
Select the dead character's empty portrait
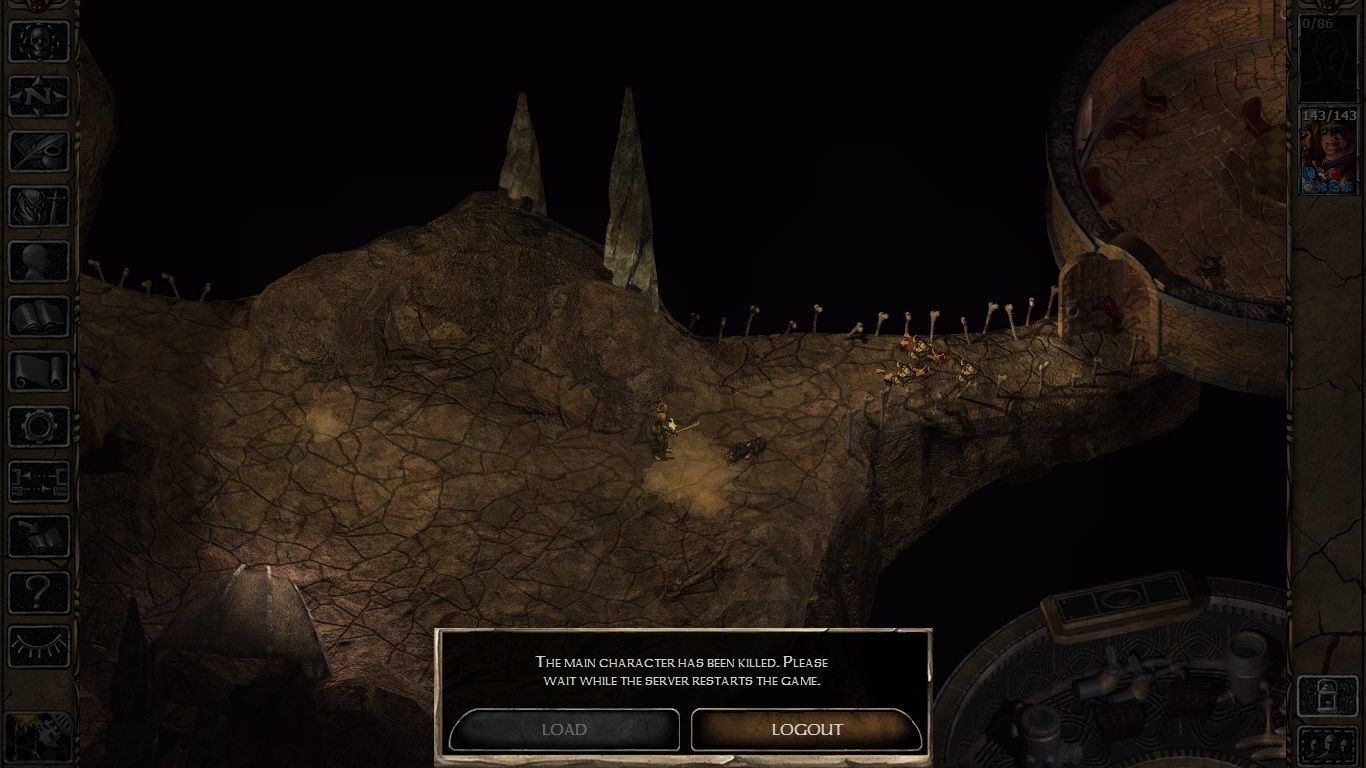[1328, 58]
